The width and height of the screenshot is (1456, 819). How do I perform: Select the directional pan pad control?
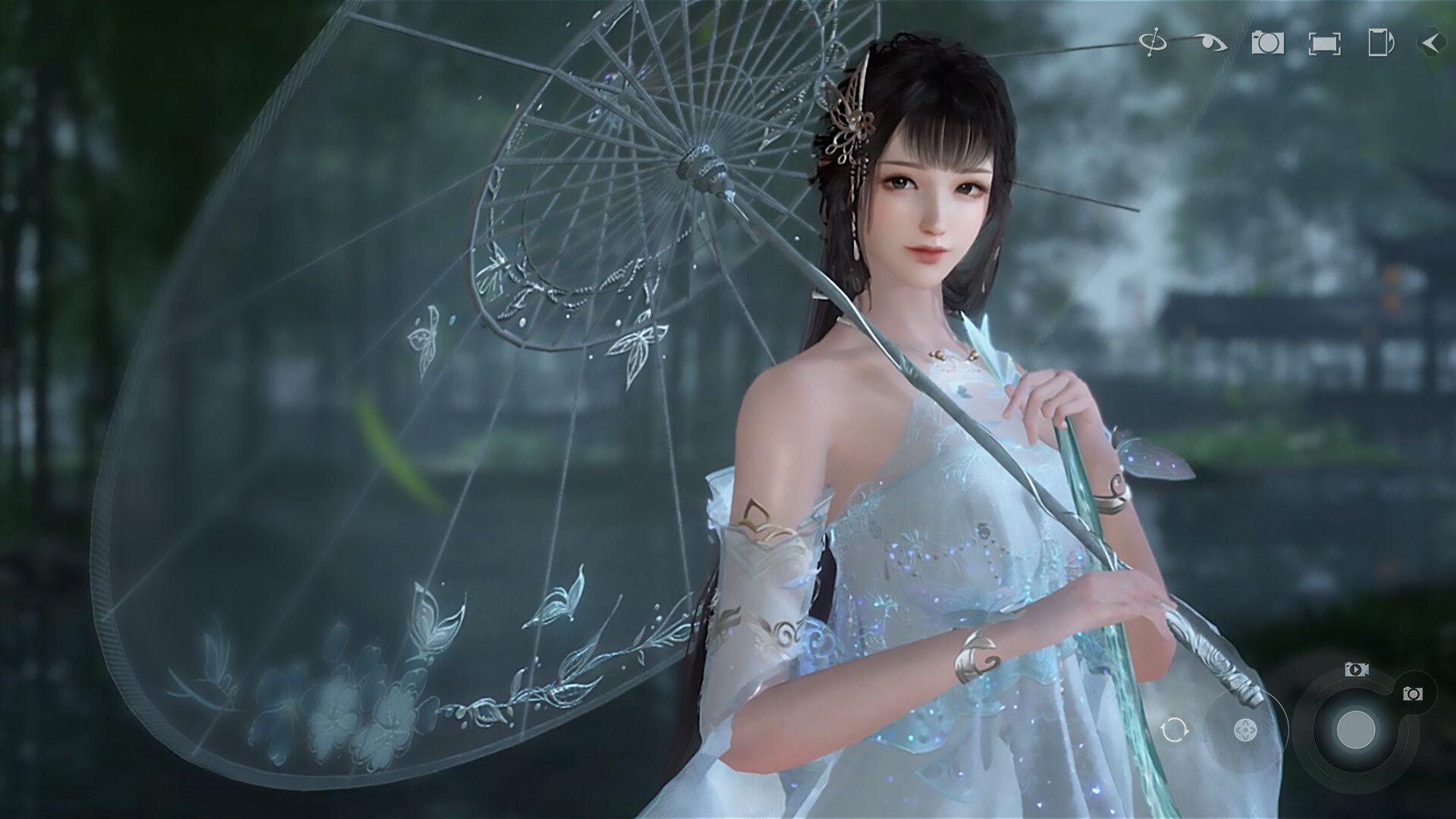coord(1245,730)
